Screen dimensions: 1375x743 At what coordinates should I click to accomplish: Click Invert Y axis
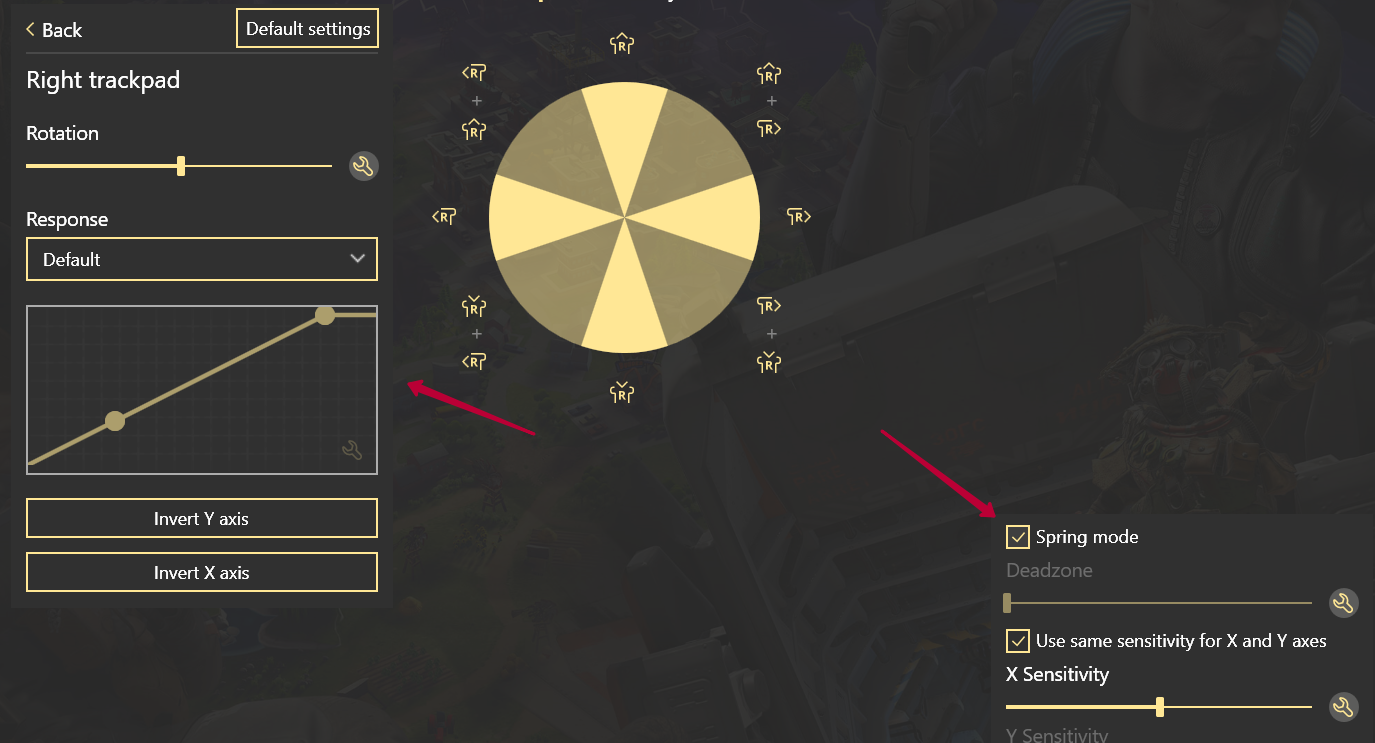201,518
